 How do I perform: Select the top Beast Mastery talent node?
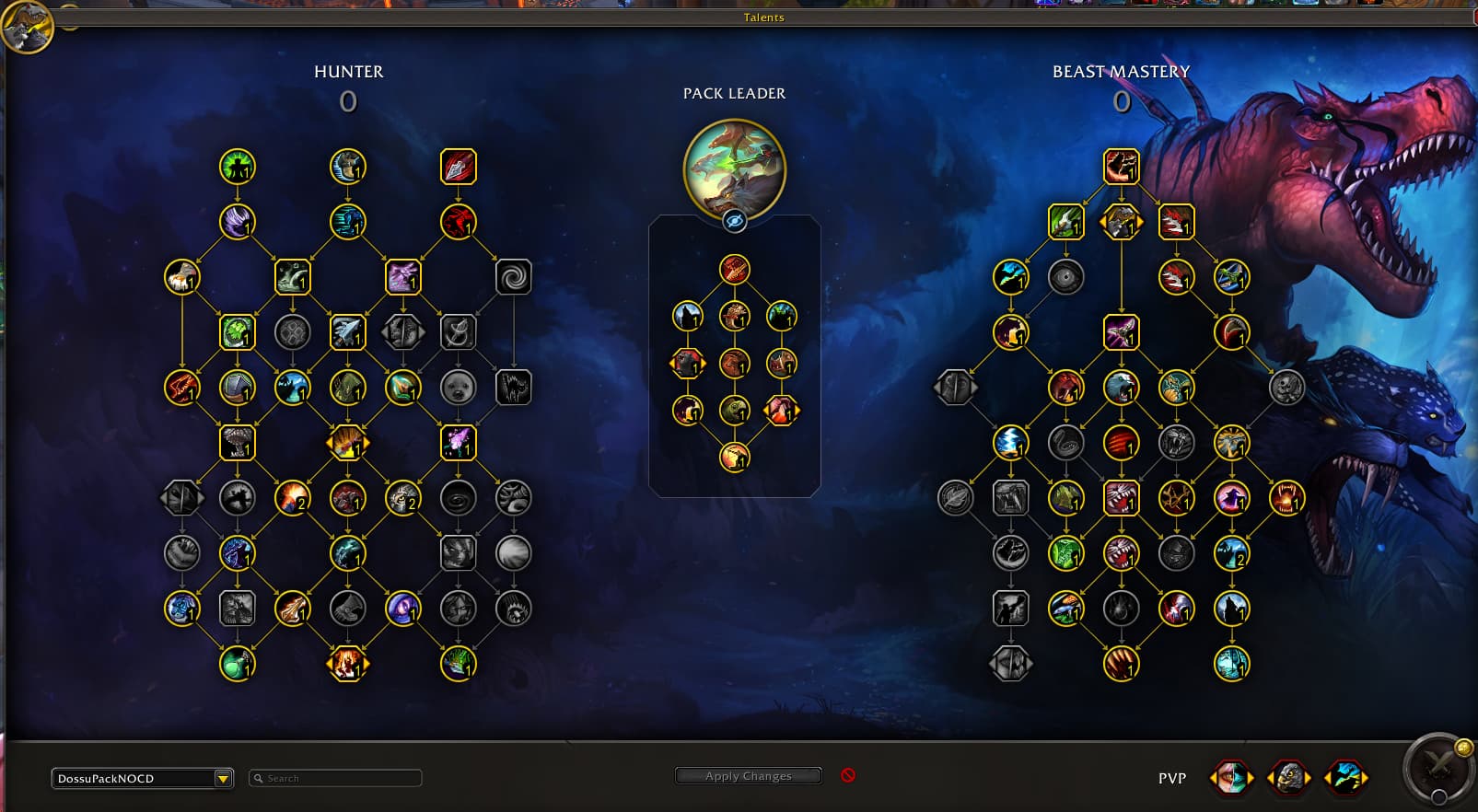(1121, 167)
